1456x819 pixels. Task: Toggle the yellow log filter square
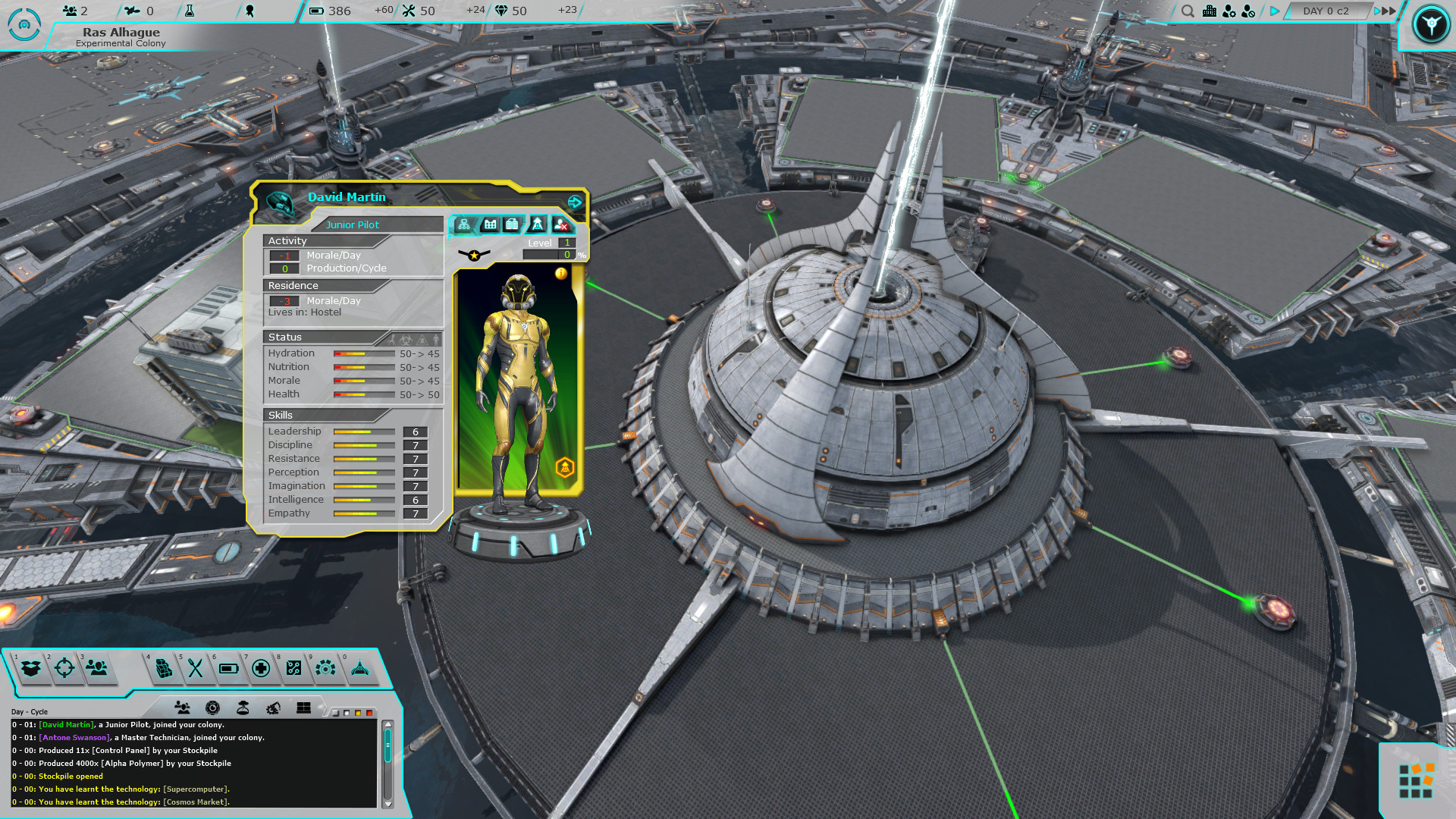358,713
